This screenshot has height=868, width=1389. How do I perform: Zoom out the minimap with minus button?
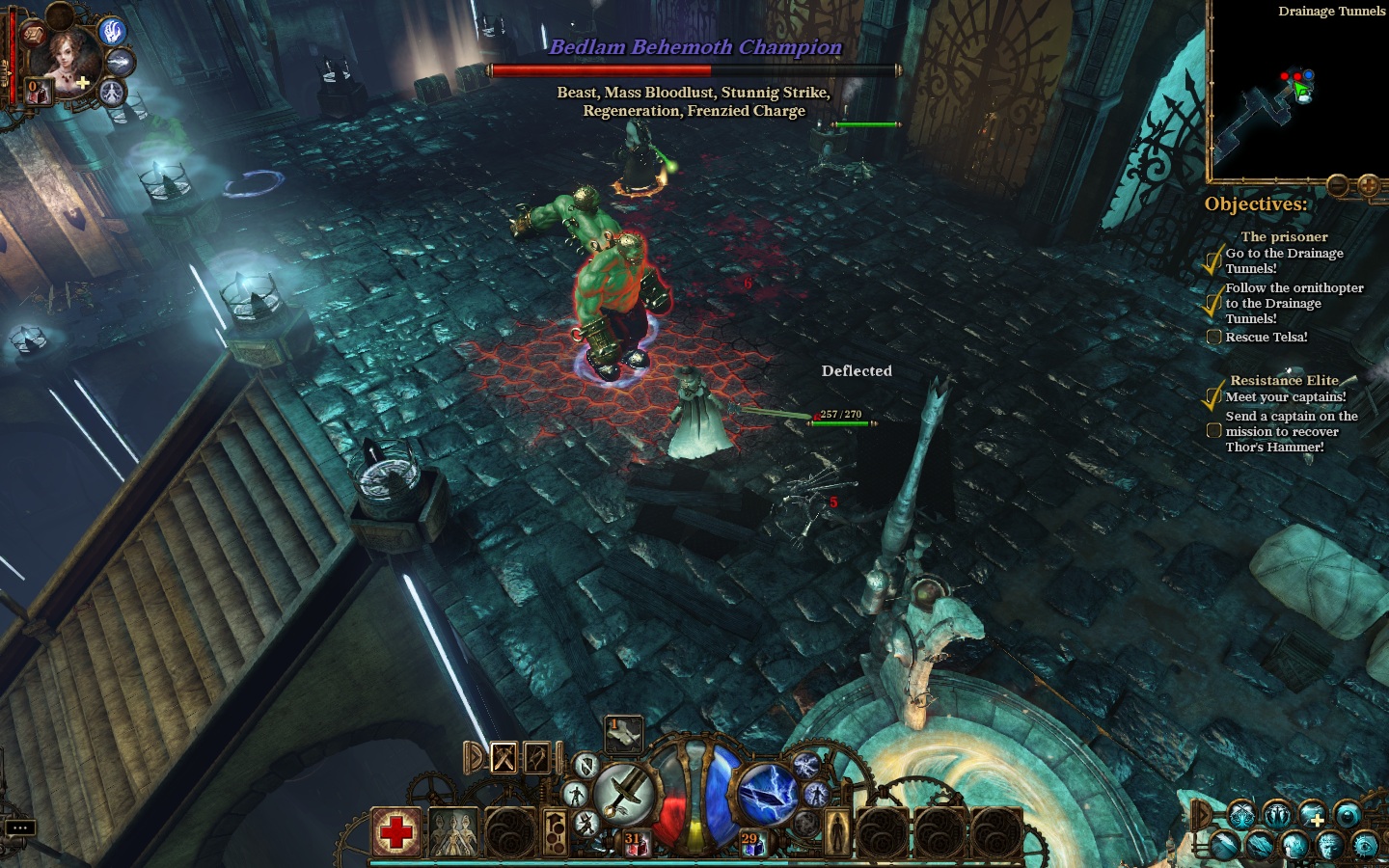(x=1338, y=184)
